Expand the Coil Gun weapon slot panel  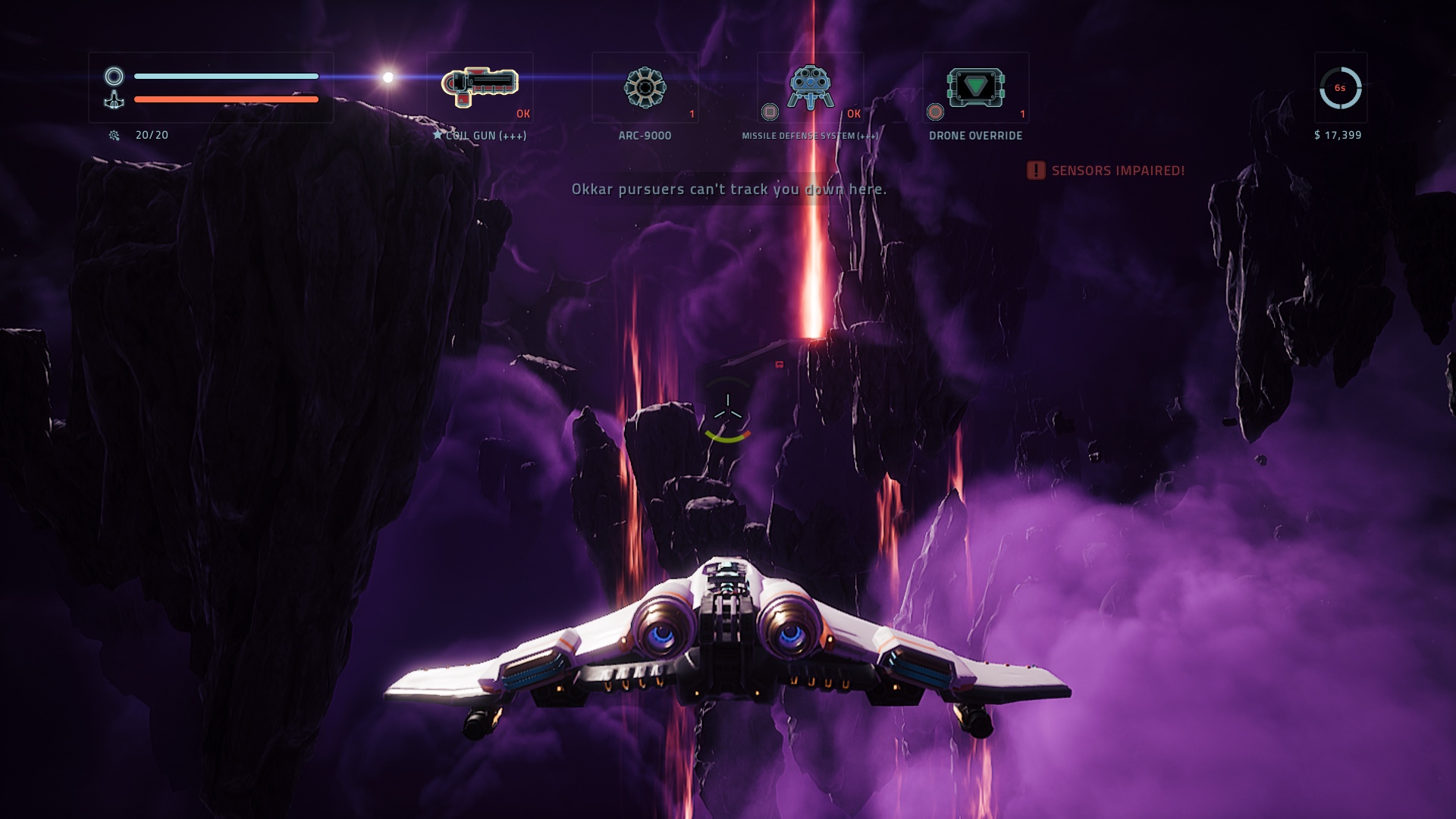pyautogui.click(x=479, y=87)
